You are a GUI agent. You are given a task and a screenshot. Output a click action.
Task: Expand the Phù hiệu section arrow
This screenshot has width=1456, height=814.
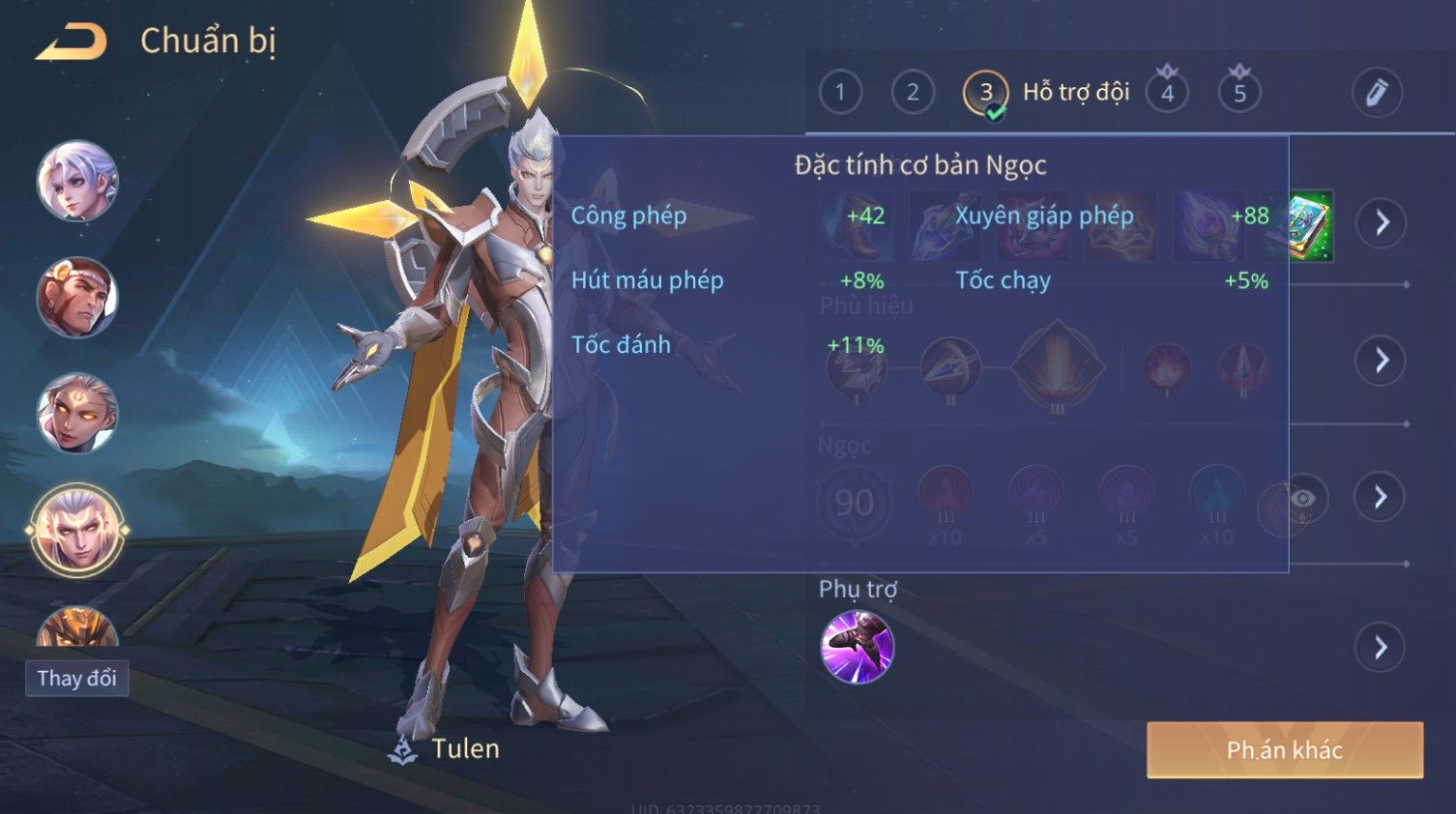click(1381, 361)
